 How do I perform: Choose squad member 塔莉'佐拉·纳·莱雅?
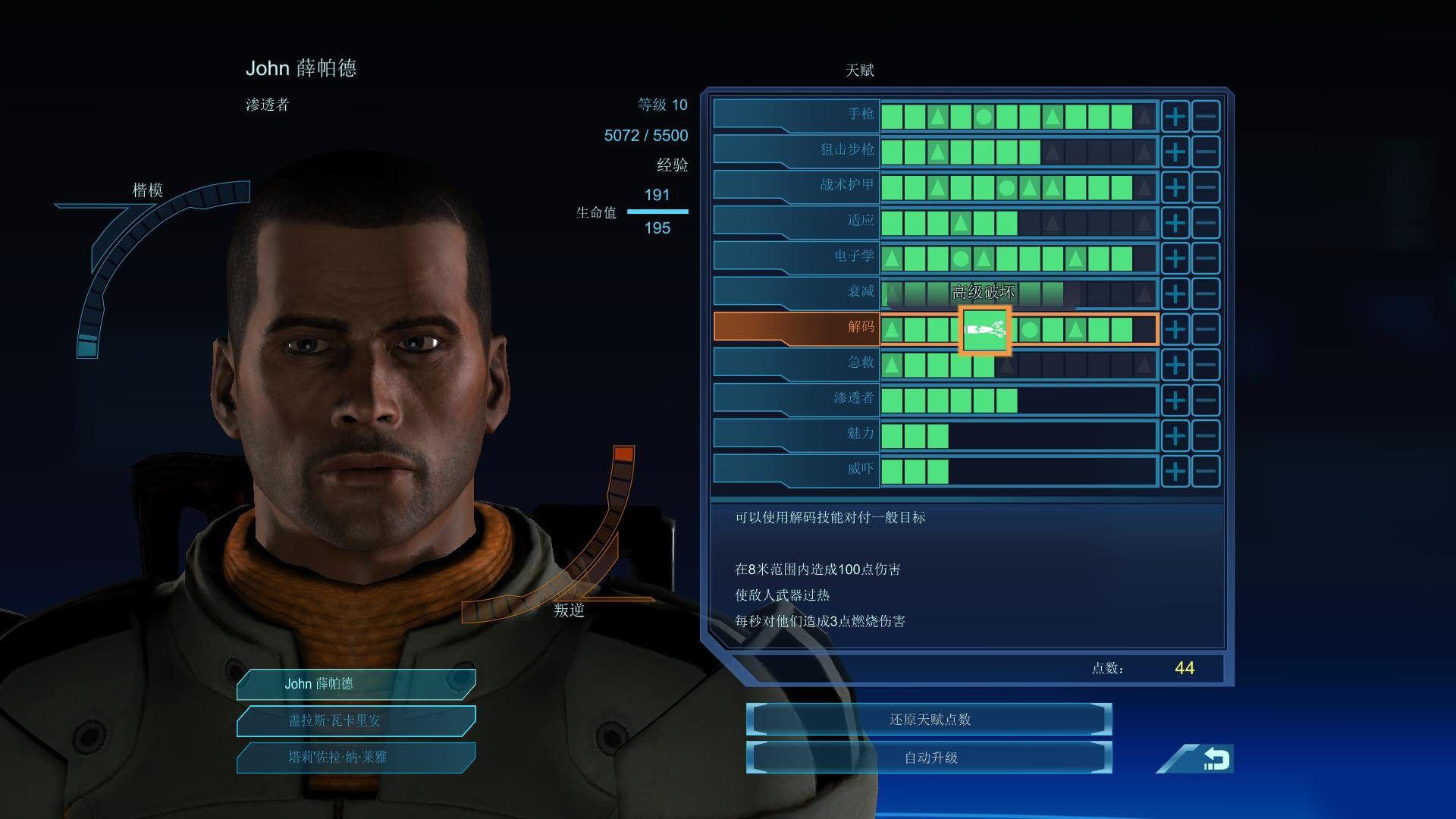pyautogui.click(x=356, y=757)
